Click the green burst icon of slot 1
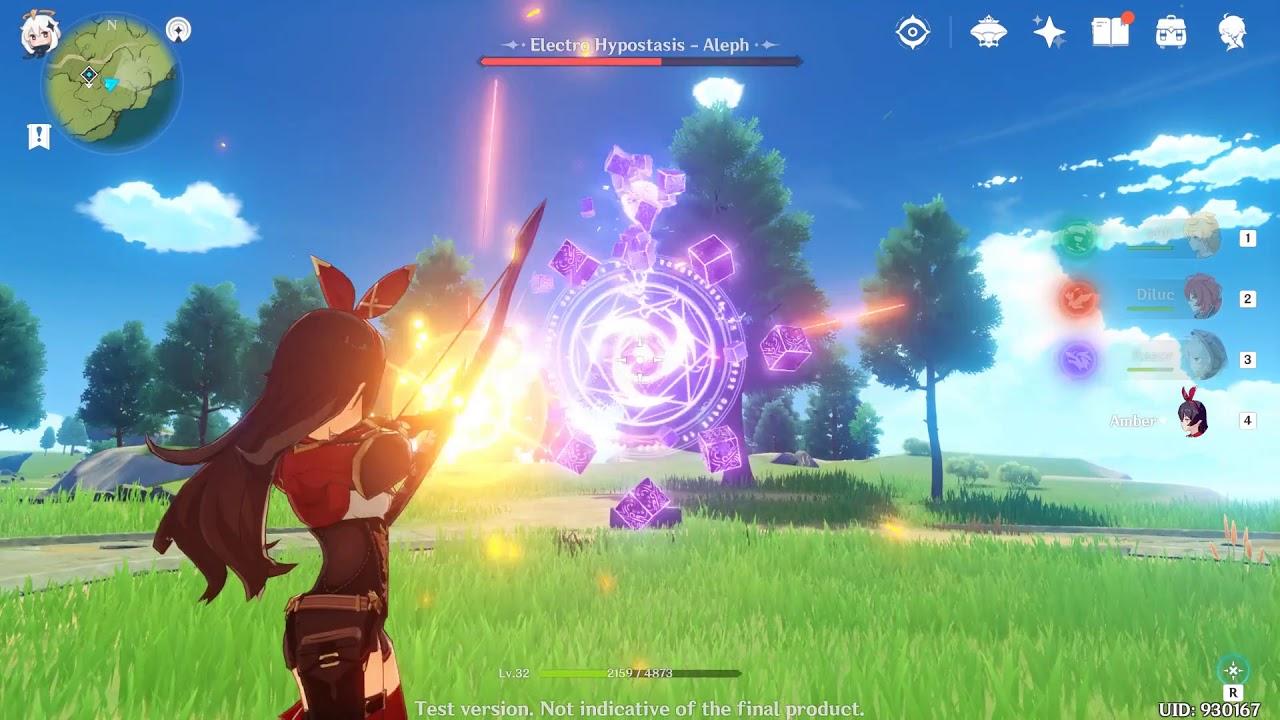This screenshot has height=720, width=1280. (1077, 238)
